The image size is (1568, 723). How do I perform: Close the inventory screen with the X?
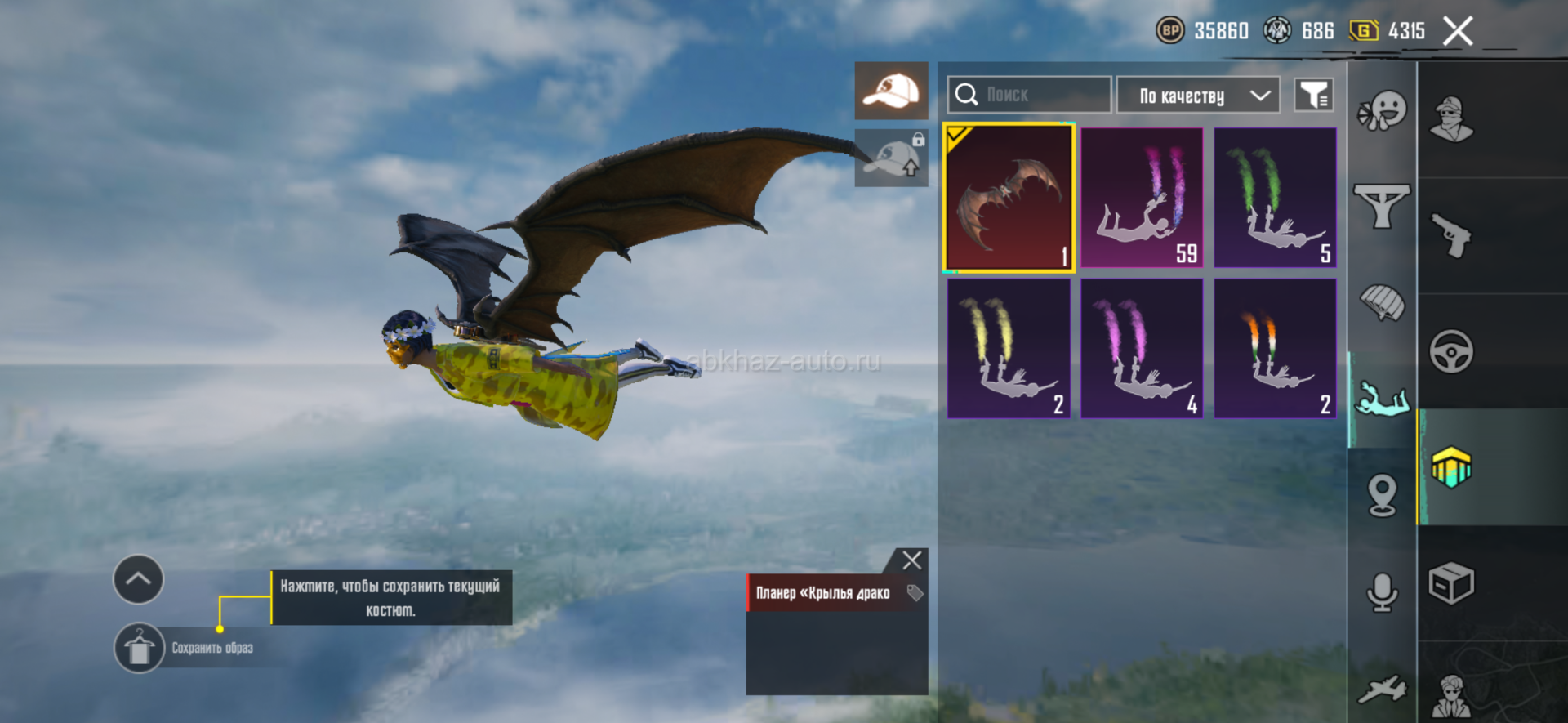tap(1457, 32)
